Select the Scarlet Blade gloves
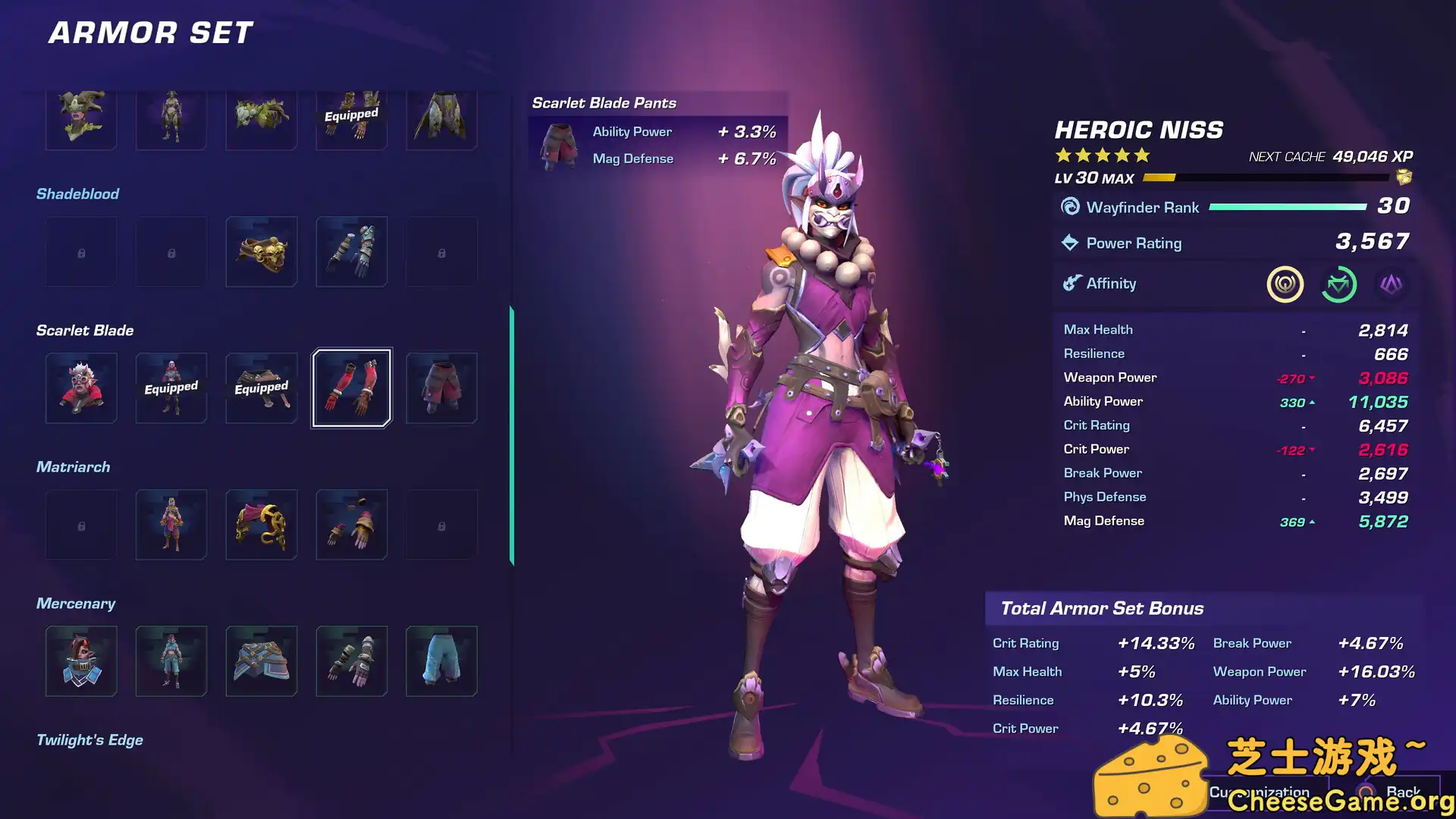Viewport: 1456px width, 819px height. coord(350,388)
